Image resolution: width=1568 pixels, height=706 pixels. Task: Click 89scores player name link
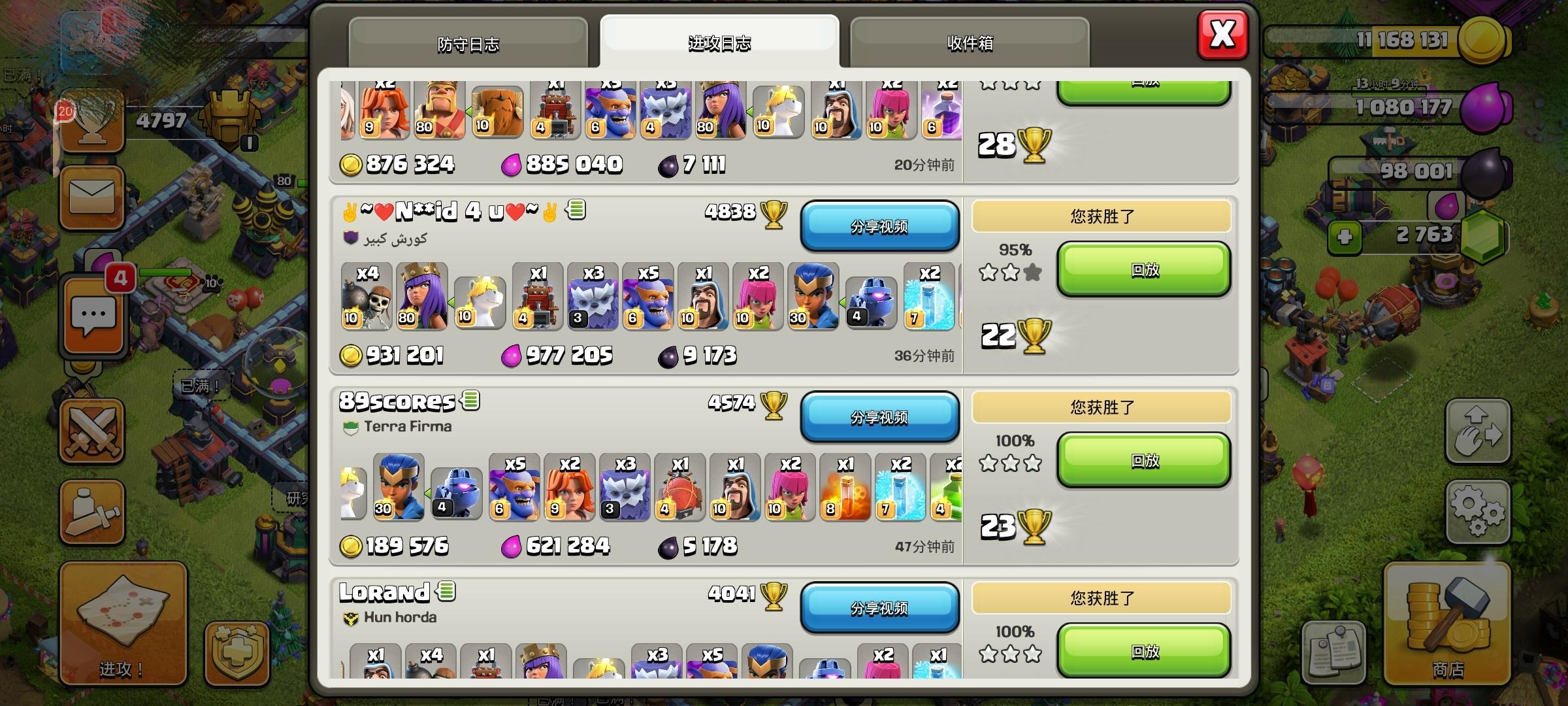(x=395, y=401)
